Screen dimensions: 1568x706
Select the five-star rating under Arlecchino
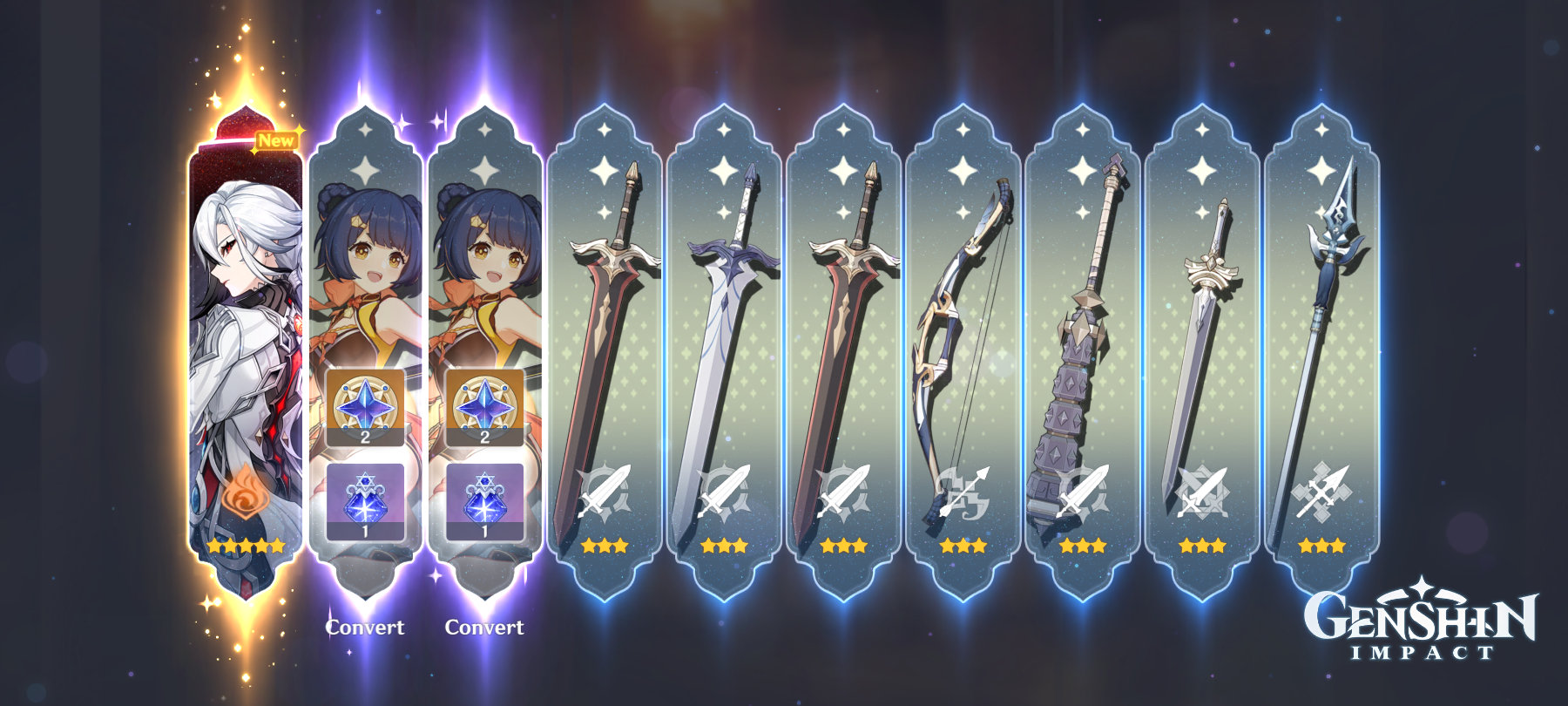244,546
